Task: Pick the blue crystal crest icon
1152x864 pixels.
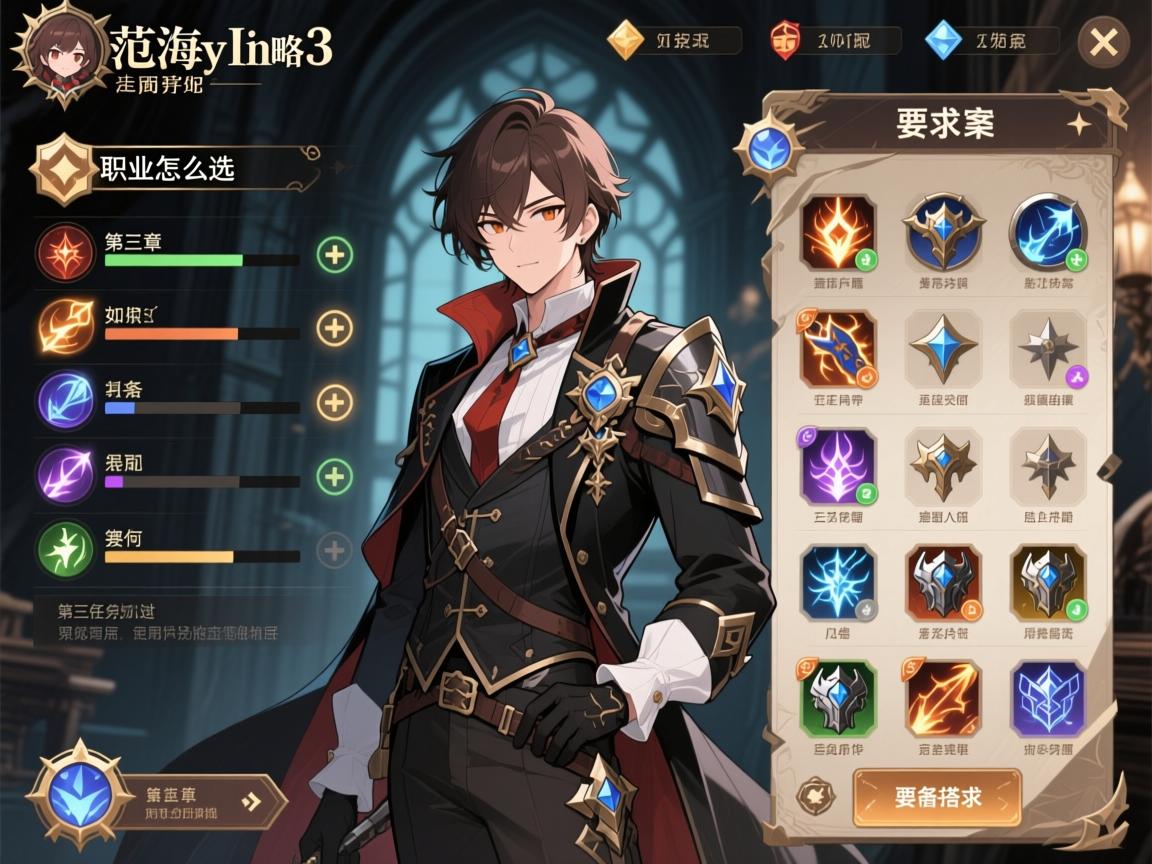Action: (x=1047, y=698)
